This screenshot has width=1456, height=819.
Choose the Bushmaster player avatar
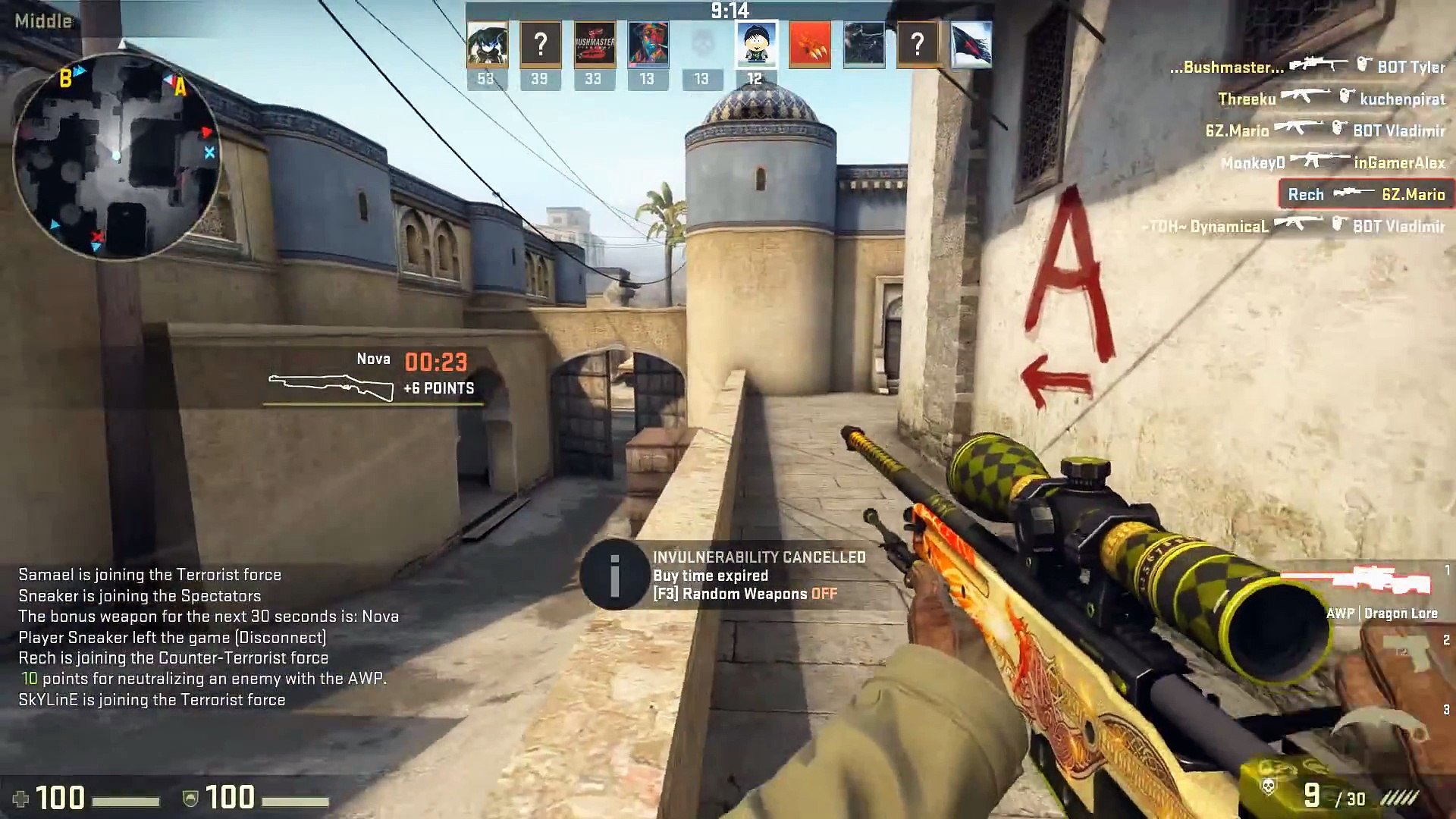(x=594, y=44)
